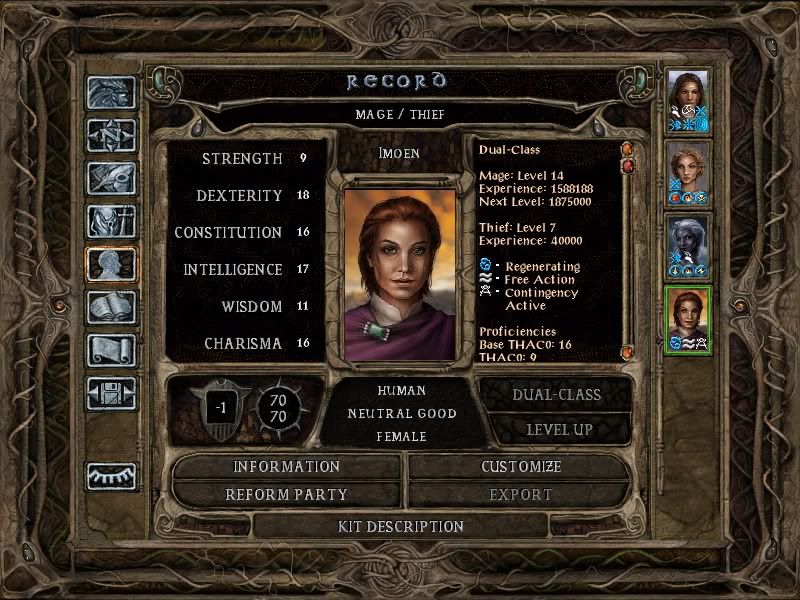This screenshot has width=800, height=600.
Task: Click the stats text scroll-up arrow
Action: point(628,150)
